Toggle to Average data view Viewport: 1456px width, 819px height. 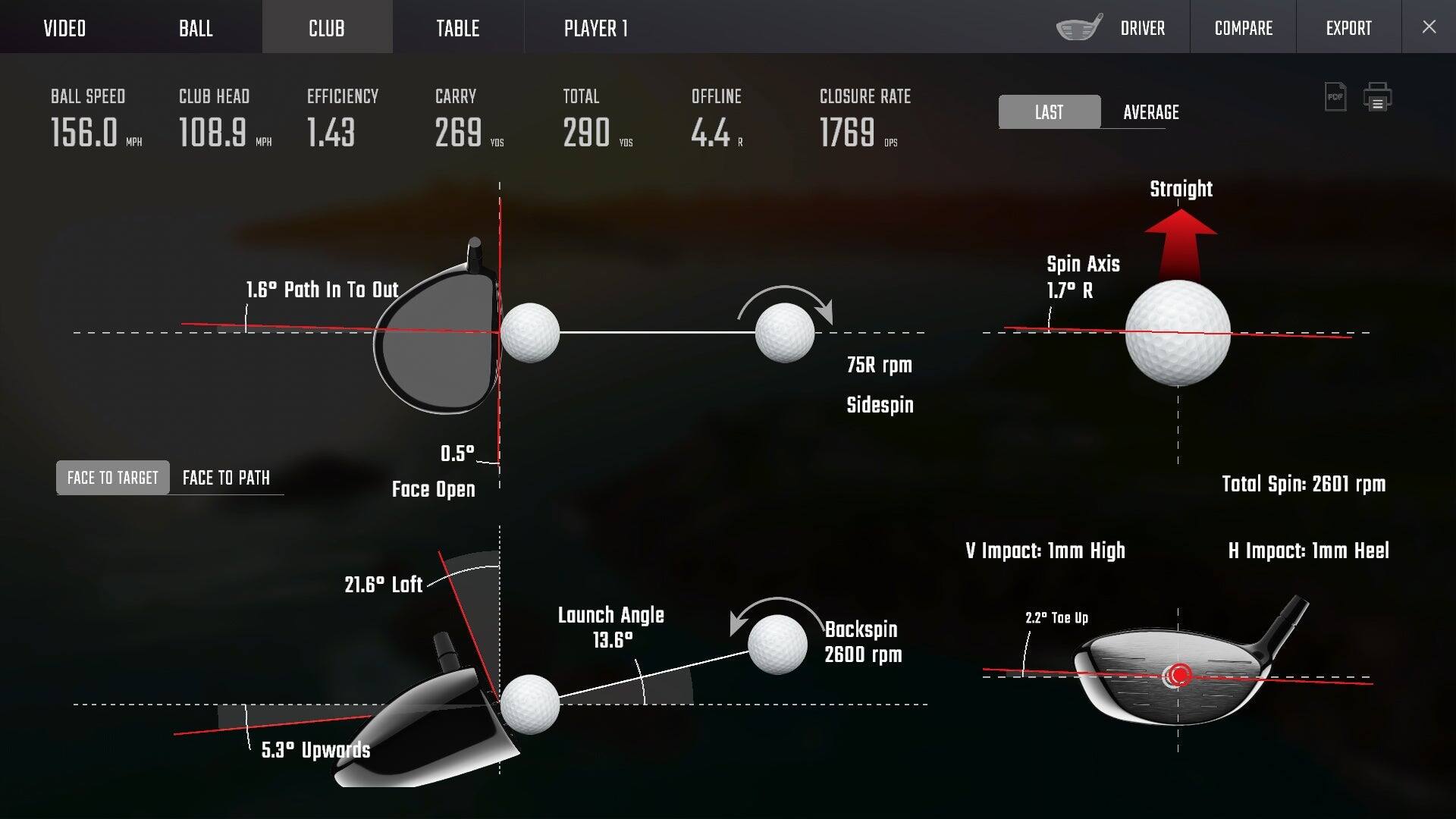(x=1150, y=112)
